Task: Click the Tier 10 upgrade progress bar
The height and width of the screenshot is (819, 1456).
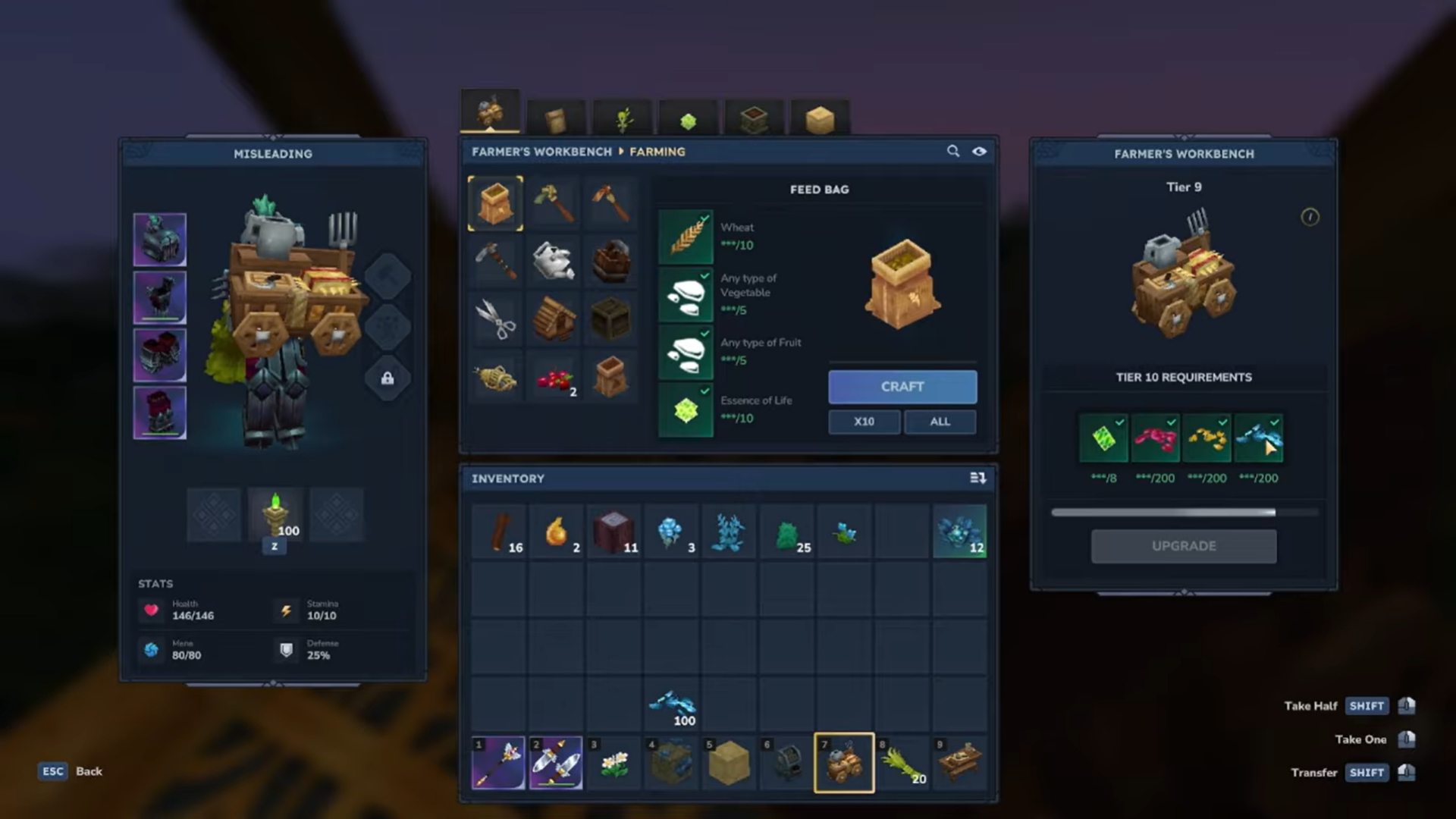Action: pyautogui.click(x=1184, y=513)
